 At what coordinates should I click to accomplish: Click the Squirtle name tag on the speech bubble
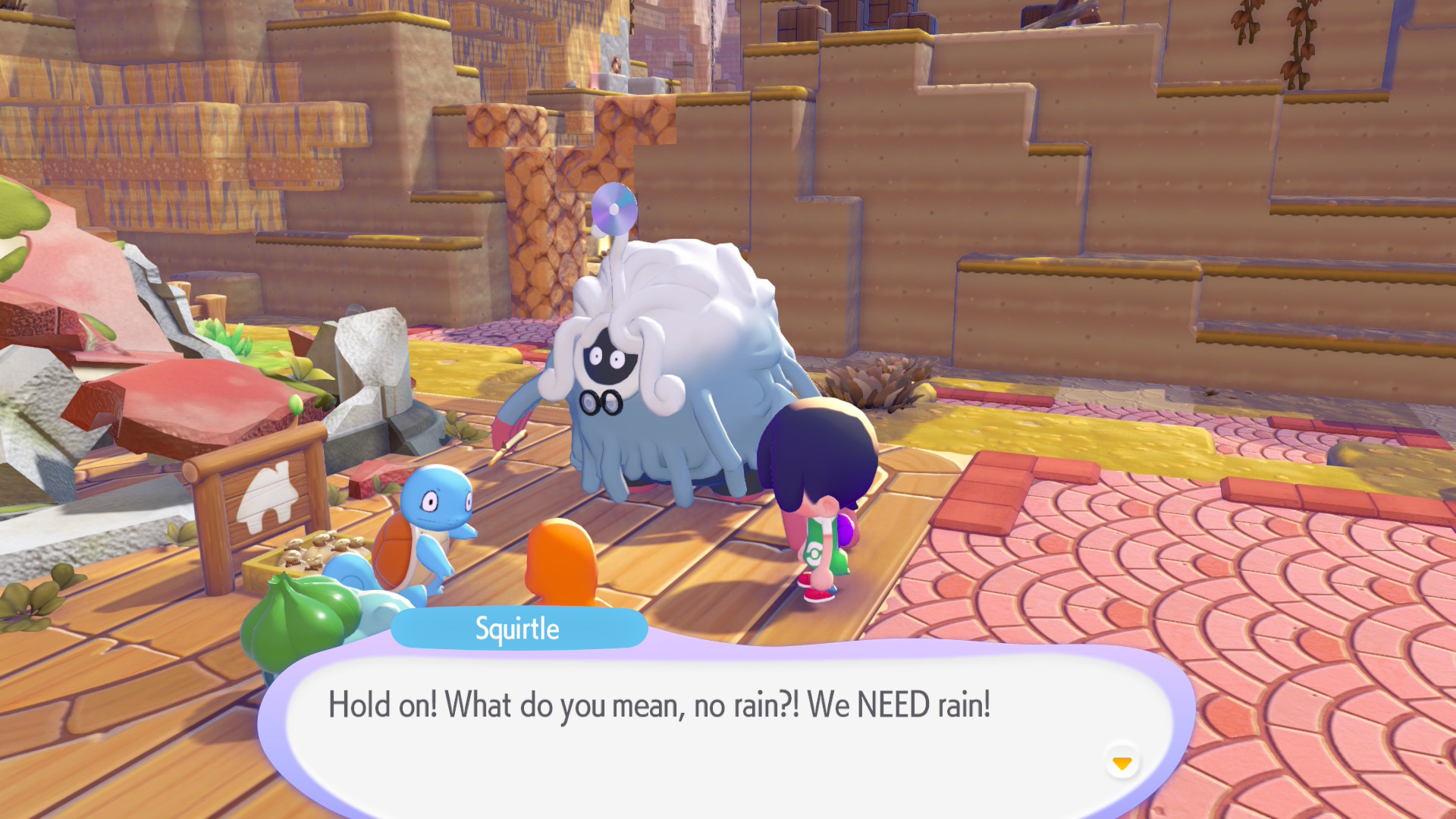click(x=519, y=628)
